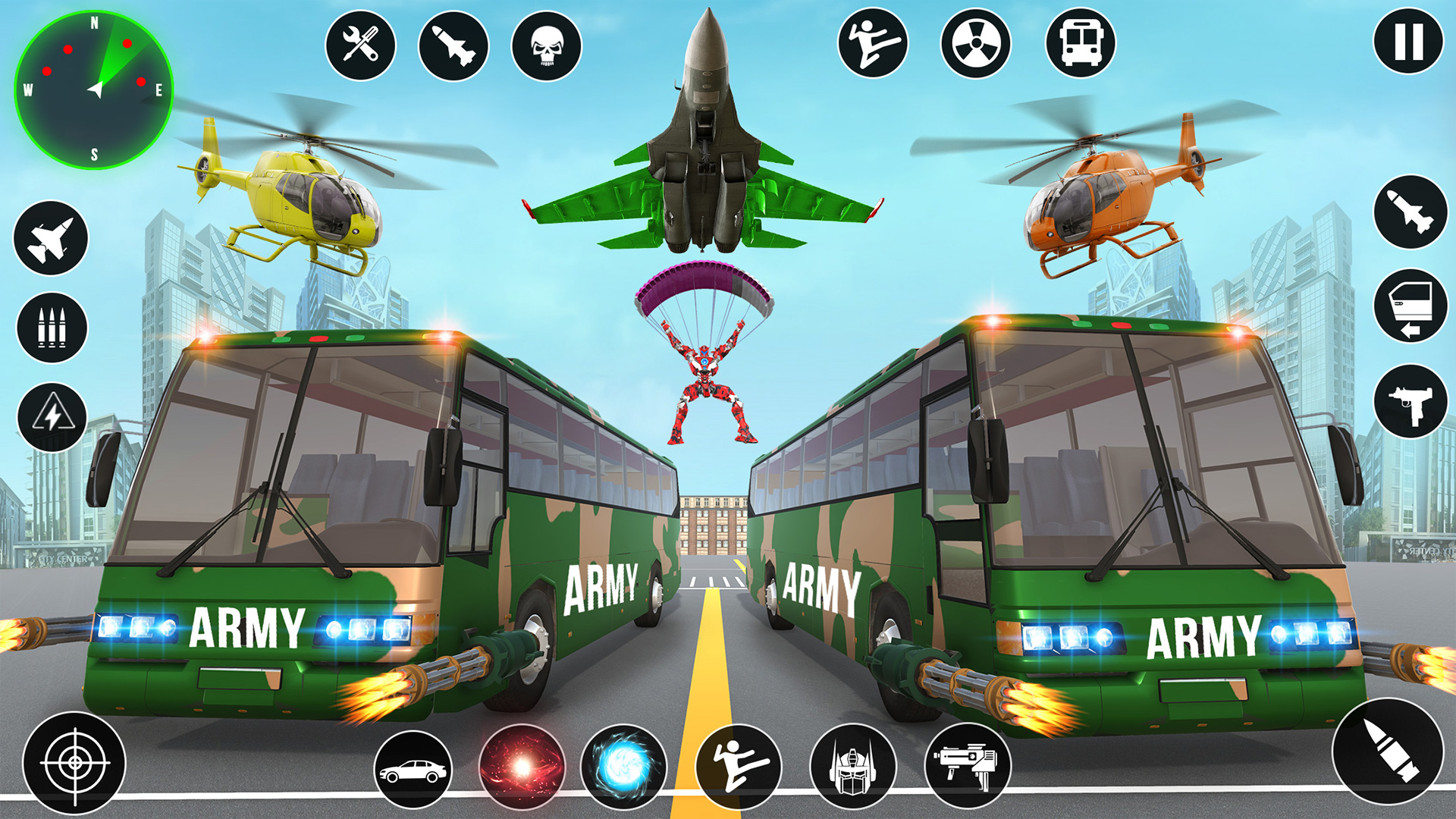Tap the radiation symbol button
The width and height of the screenshot is (1456, 819).
[976, 43]
